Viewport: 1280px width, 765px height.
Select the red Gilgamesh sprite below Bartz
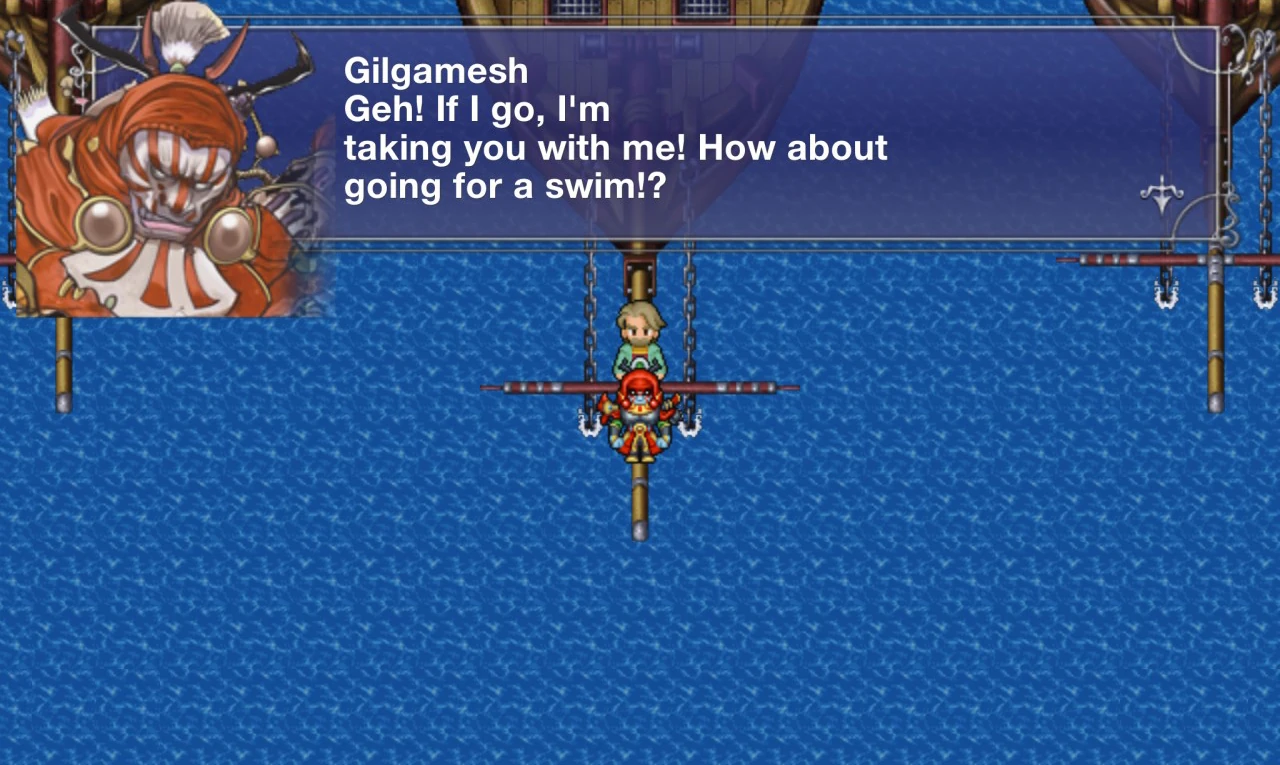[x=641, y=420]
